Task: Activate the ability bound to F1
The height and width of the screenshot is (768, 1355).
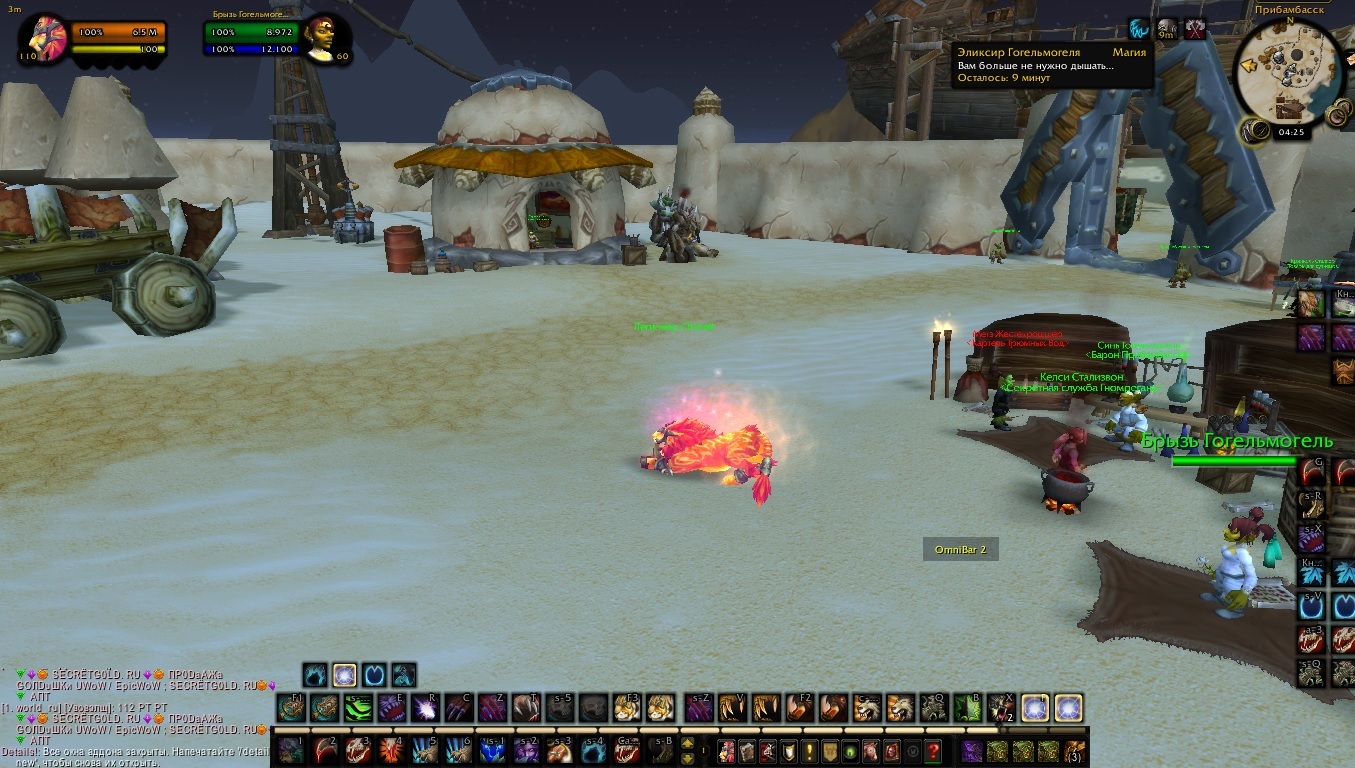Action: [x=292, y=708]
